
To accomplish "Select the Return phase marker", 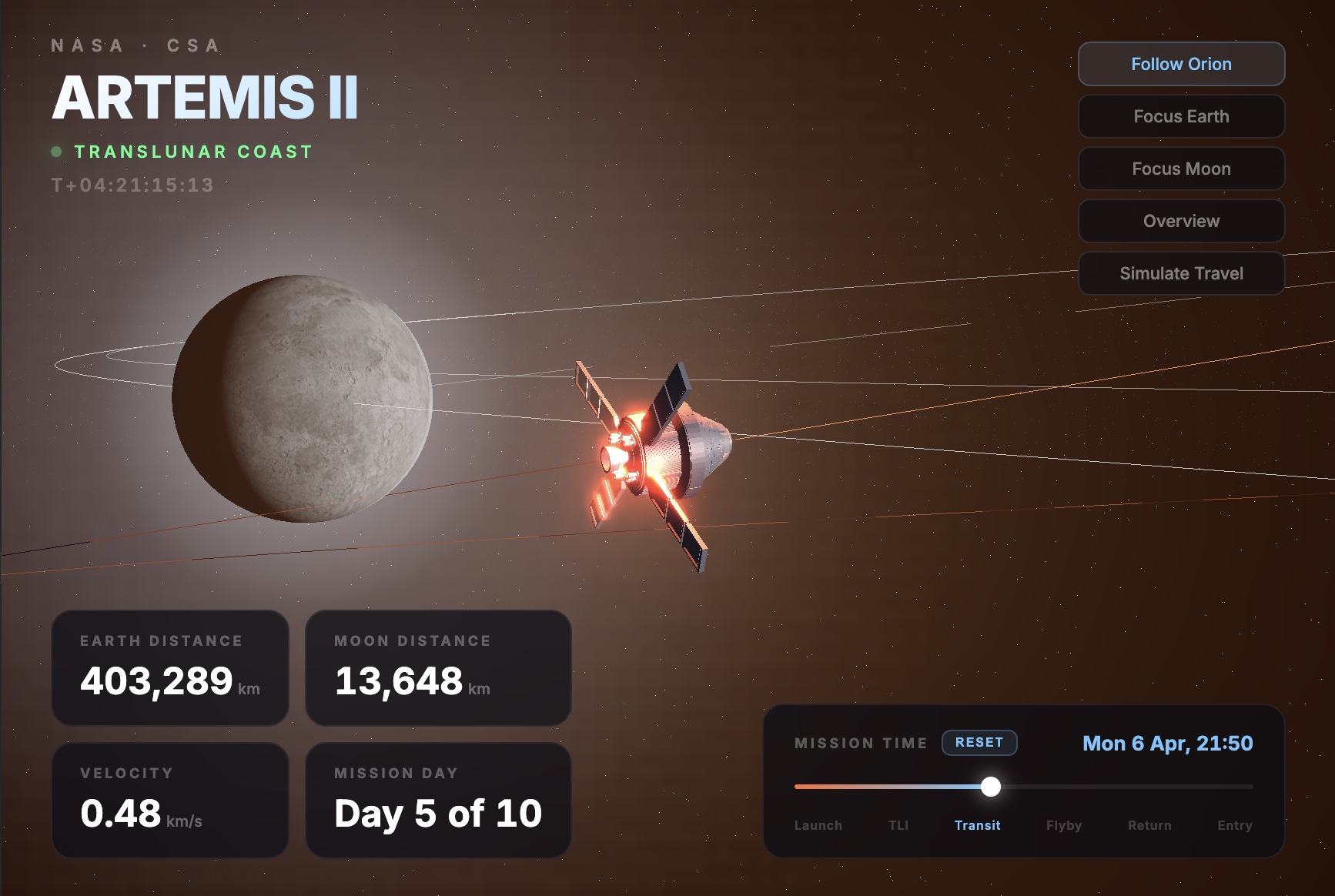I will tap(1149, 825).
